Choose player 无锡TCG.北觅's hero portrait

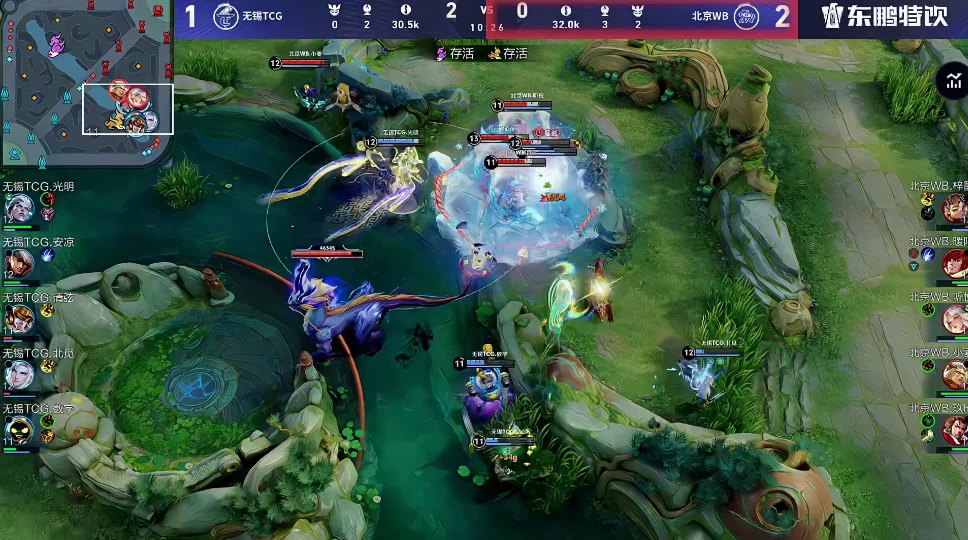18,374
